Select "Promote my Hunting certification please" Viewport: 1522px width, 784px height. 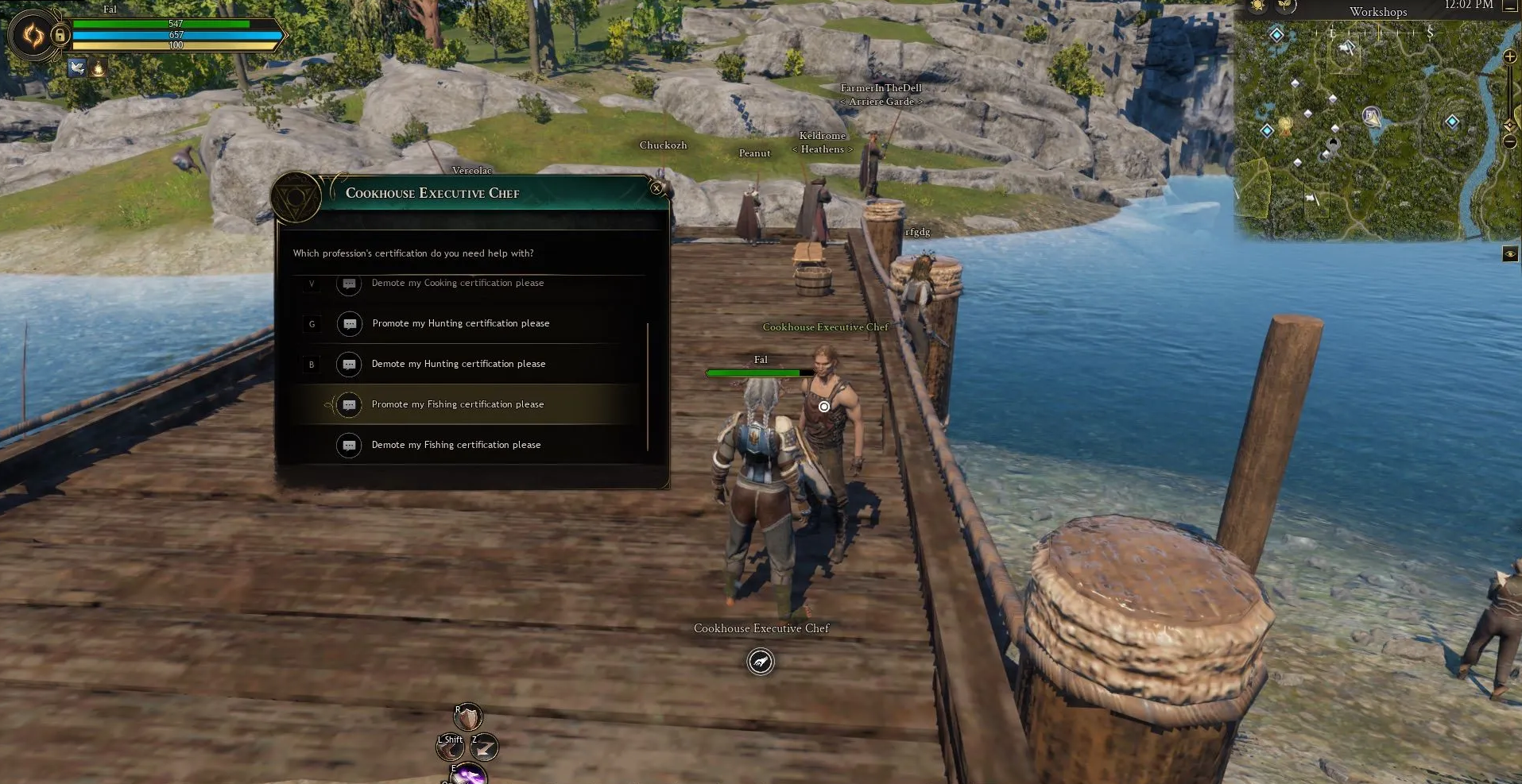point(460,323)
